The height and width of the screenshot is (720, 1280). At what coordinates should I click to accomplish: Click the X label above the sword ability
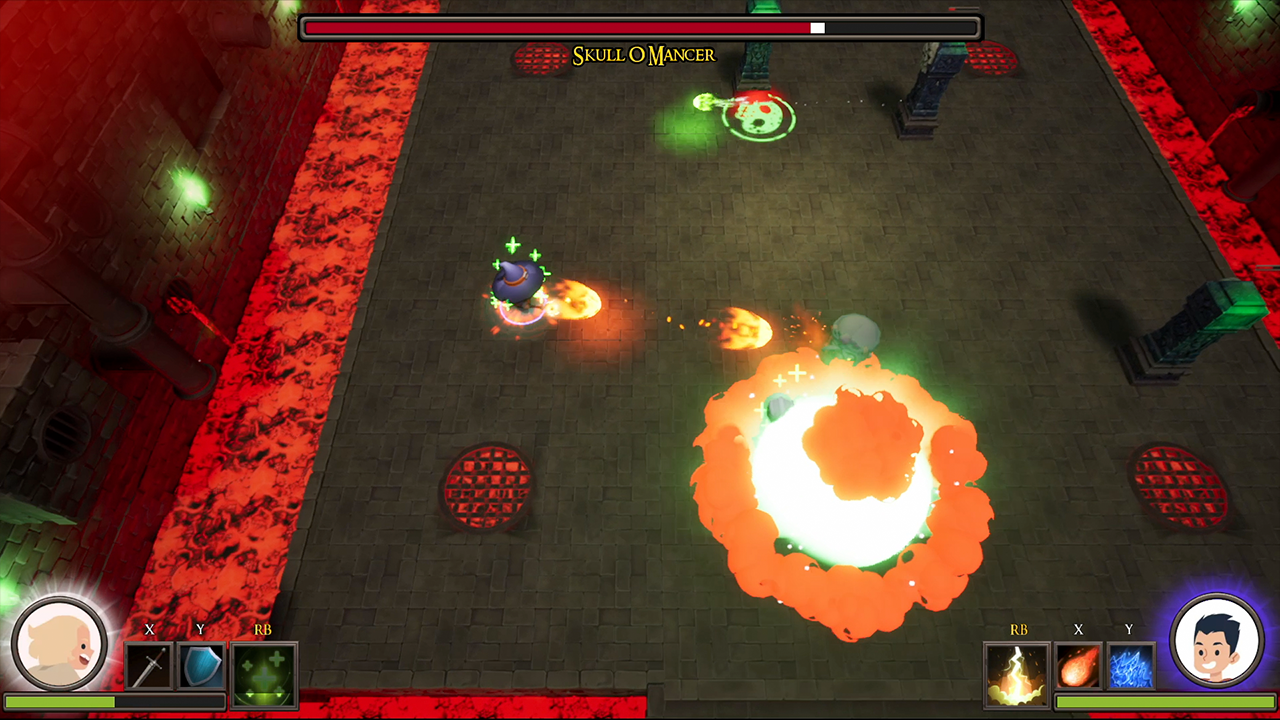pos(148,631)
